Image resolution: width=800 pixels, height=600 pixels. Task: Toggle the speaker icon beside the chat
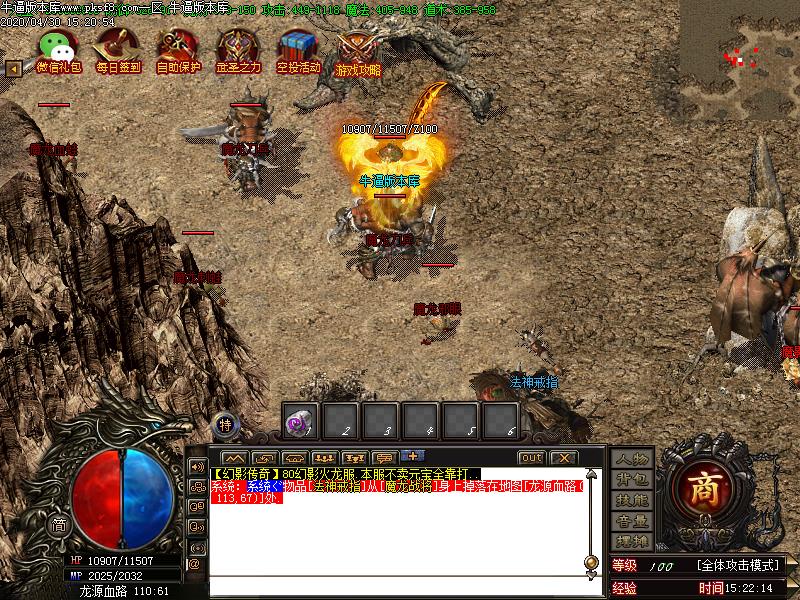(196, 467)
